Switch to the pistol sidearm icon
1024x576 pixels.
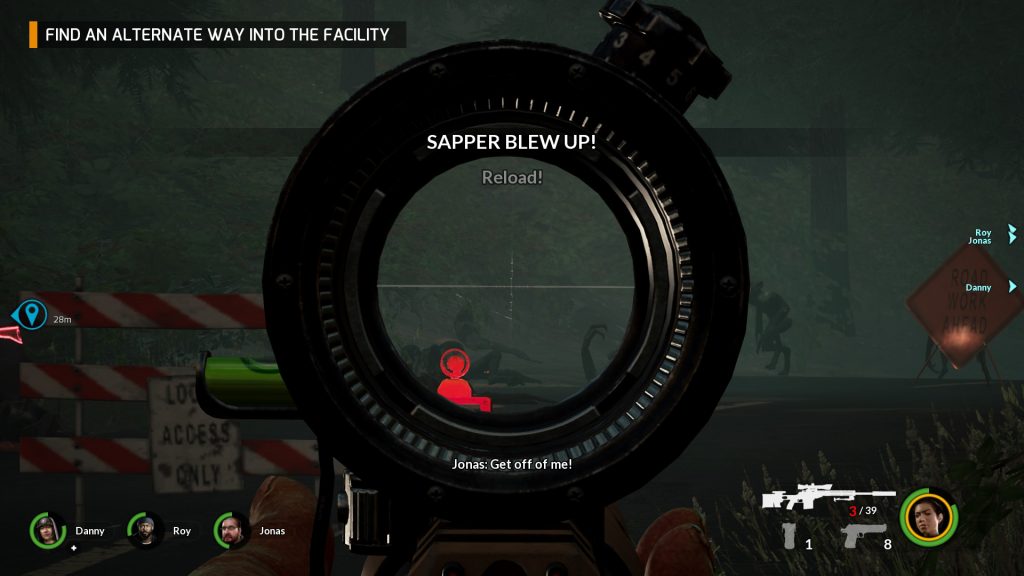pos(864,536)
